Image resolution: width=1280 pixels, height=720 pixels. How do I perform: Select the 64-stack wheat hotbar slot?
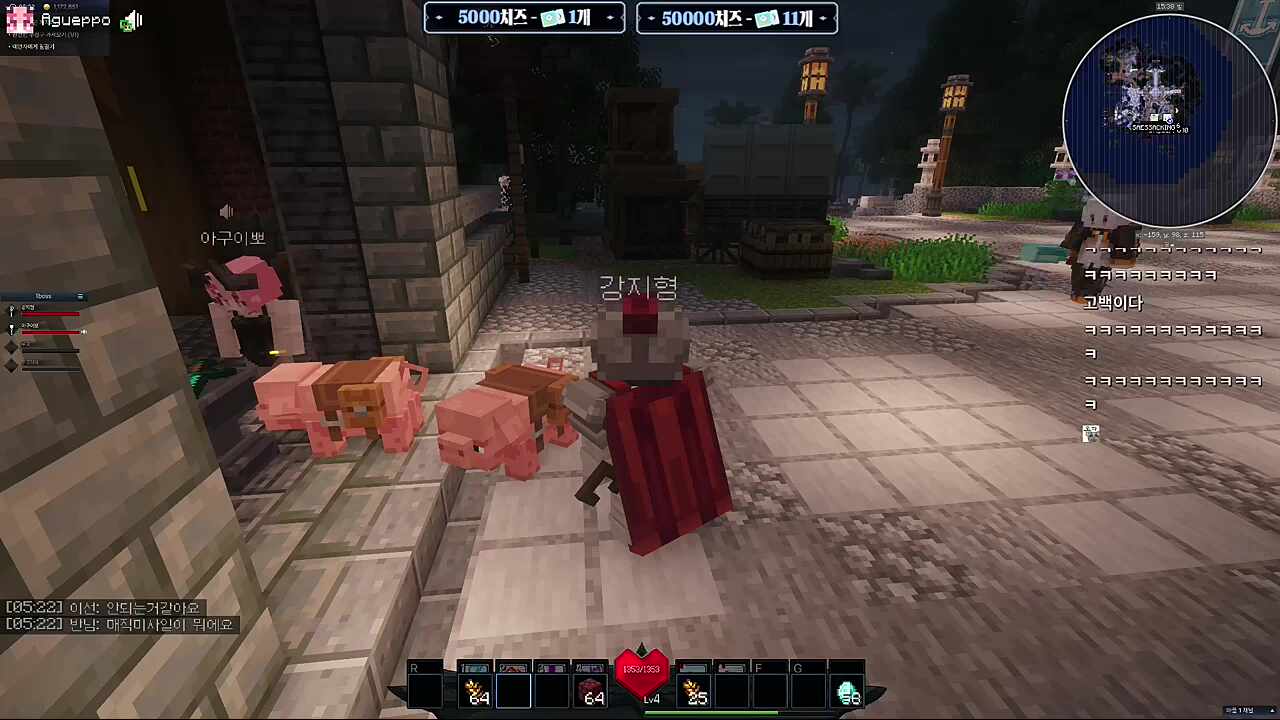coord(475,691)
